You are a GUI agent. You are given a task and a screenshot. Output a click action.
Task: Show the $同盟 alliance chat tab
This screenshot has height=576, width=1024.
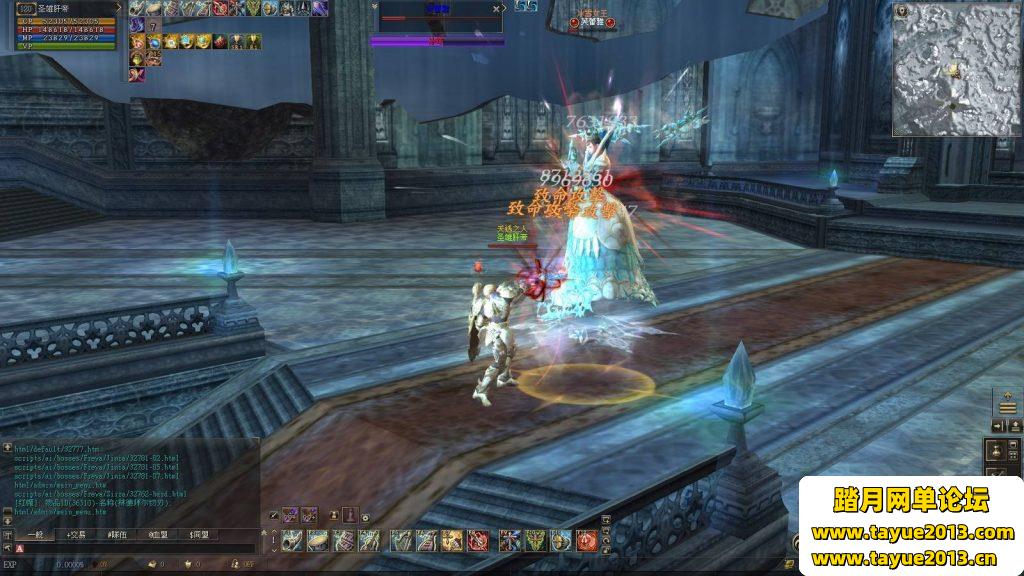(199, 535)
